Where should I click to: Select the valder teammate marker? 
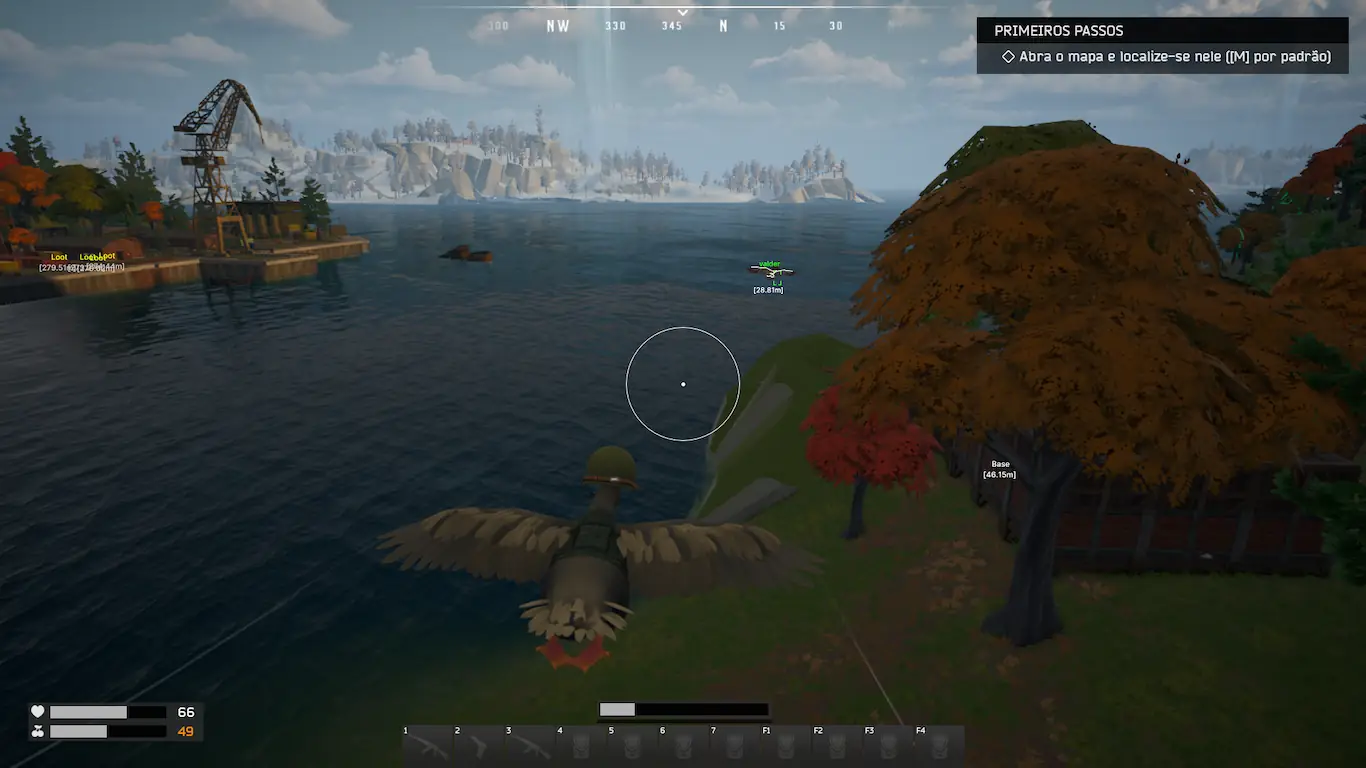[x=769, y=269]
